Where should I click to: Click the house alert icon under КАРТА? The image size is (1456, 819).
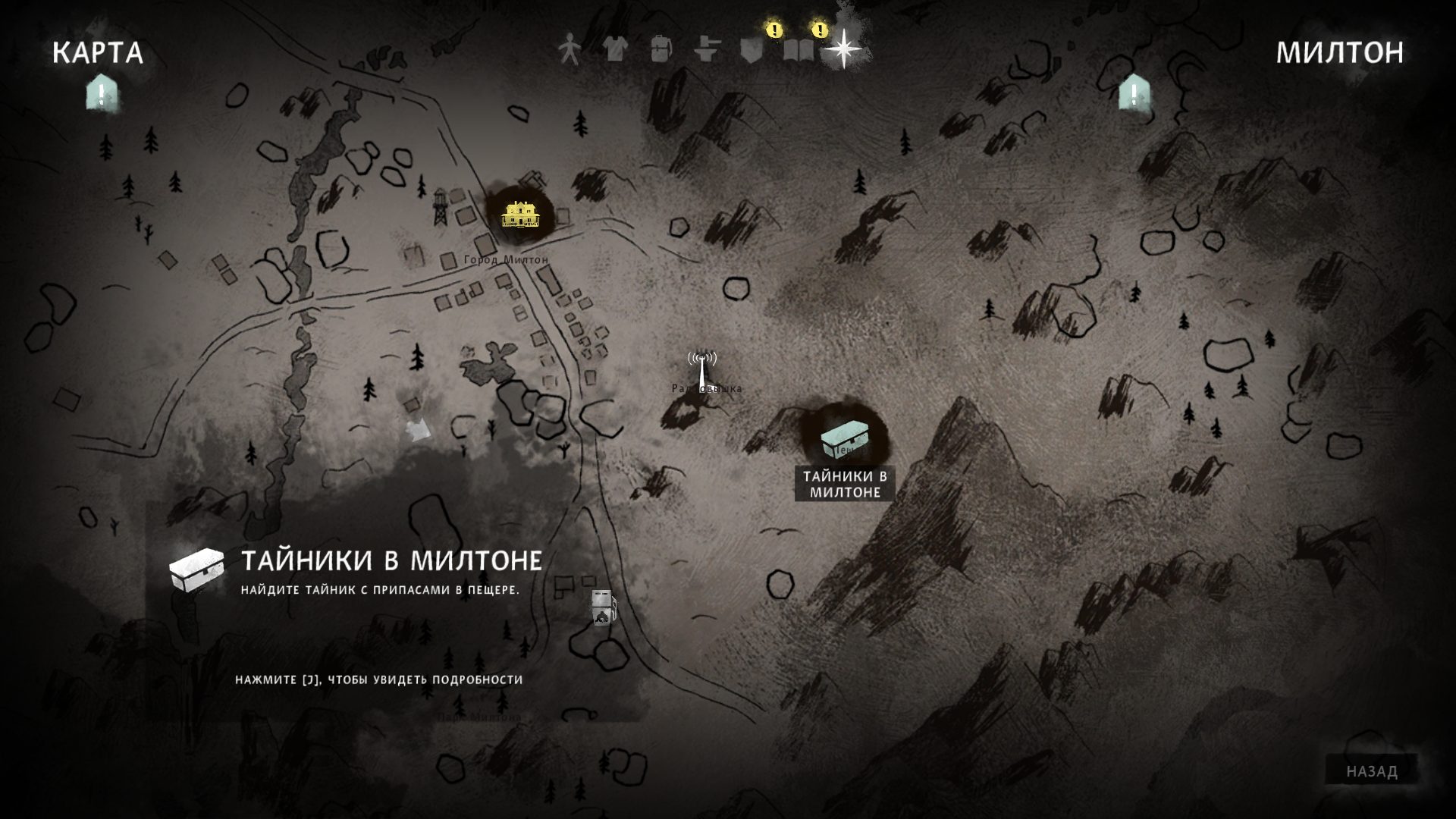[x=101, y=94]
